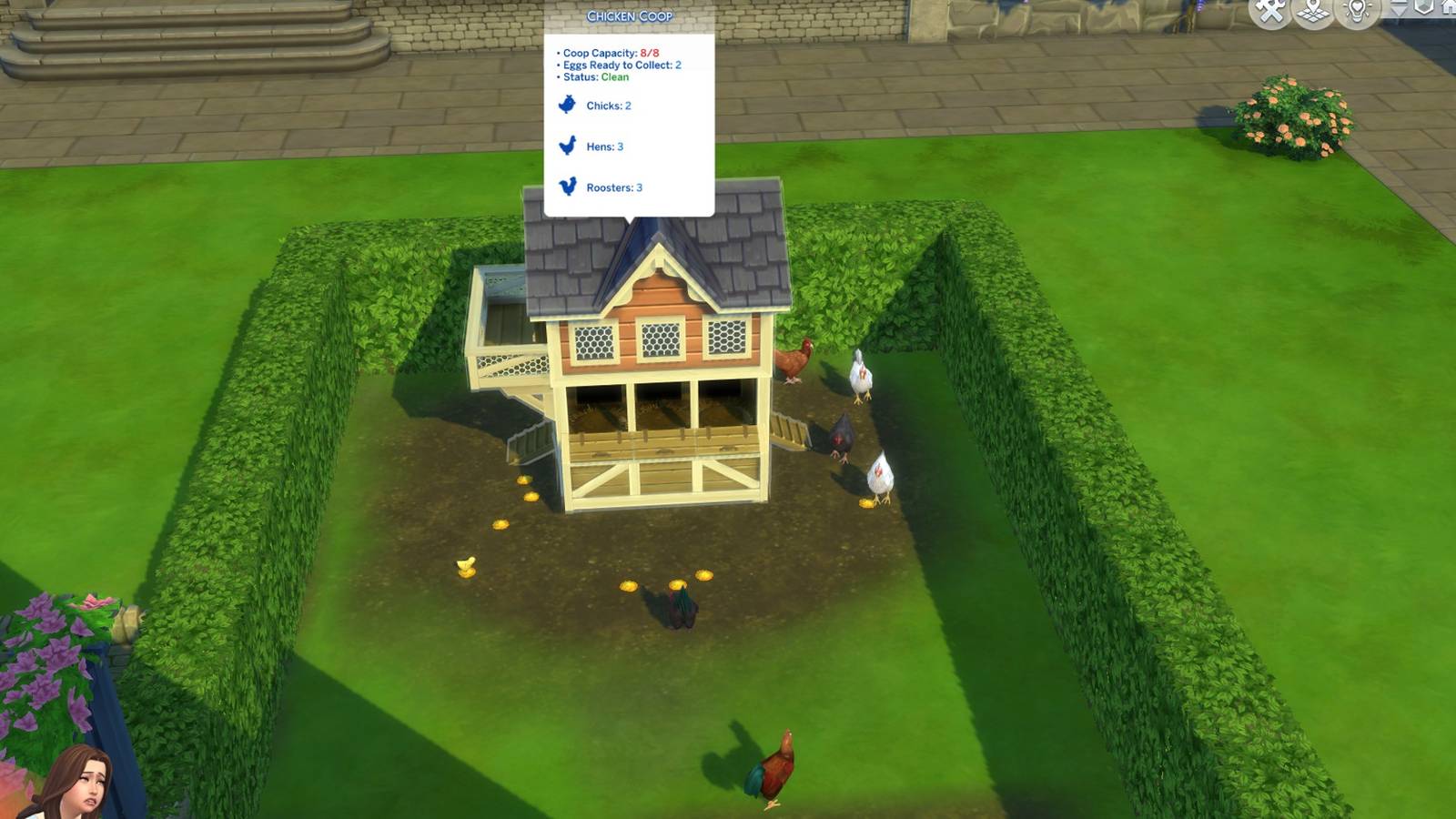Open the map view icon
Screen dimensions: 1456x819
1312,12
